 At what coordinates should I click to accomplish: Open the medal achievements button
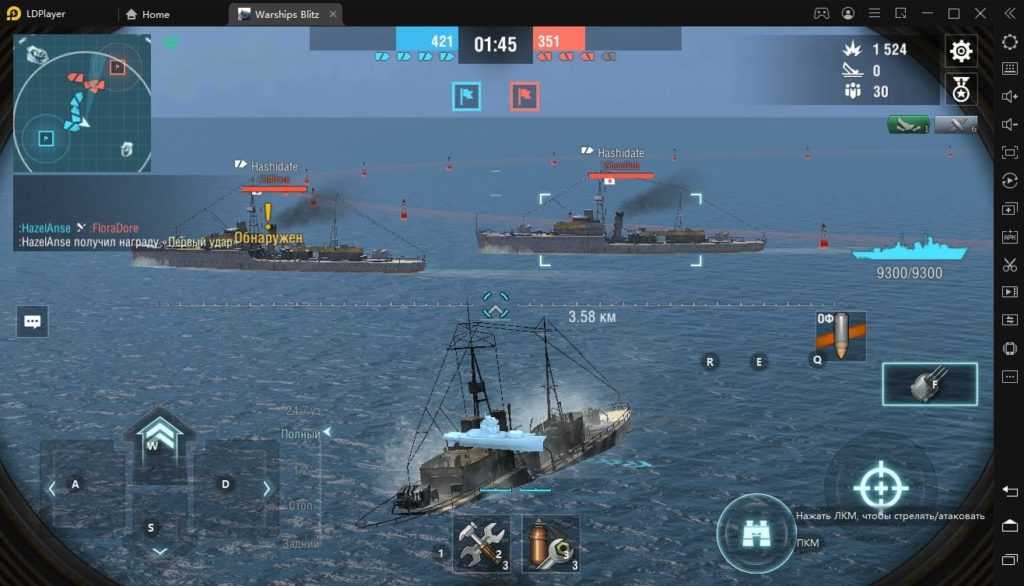tap(961, 89)
